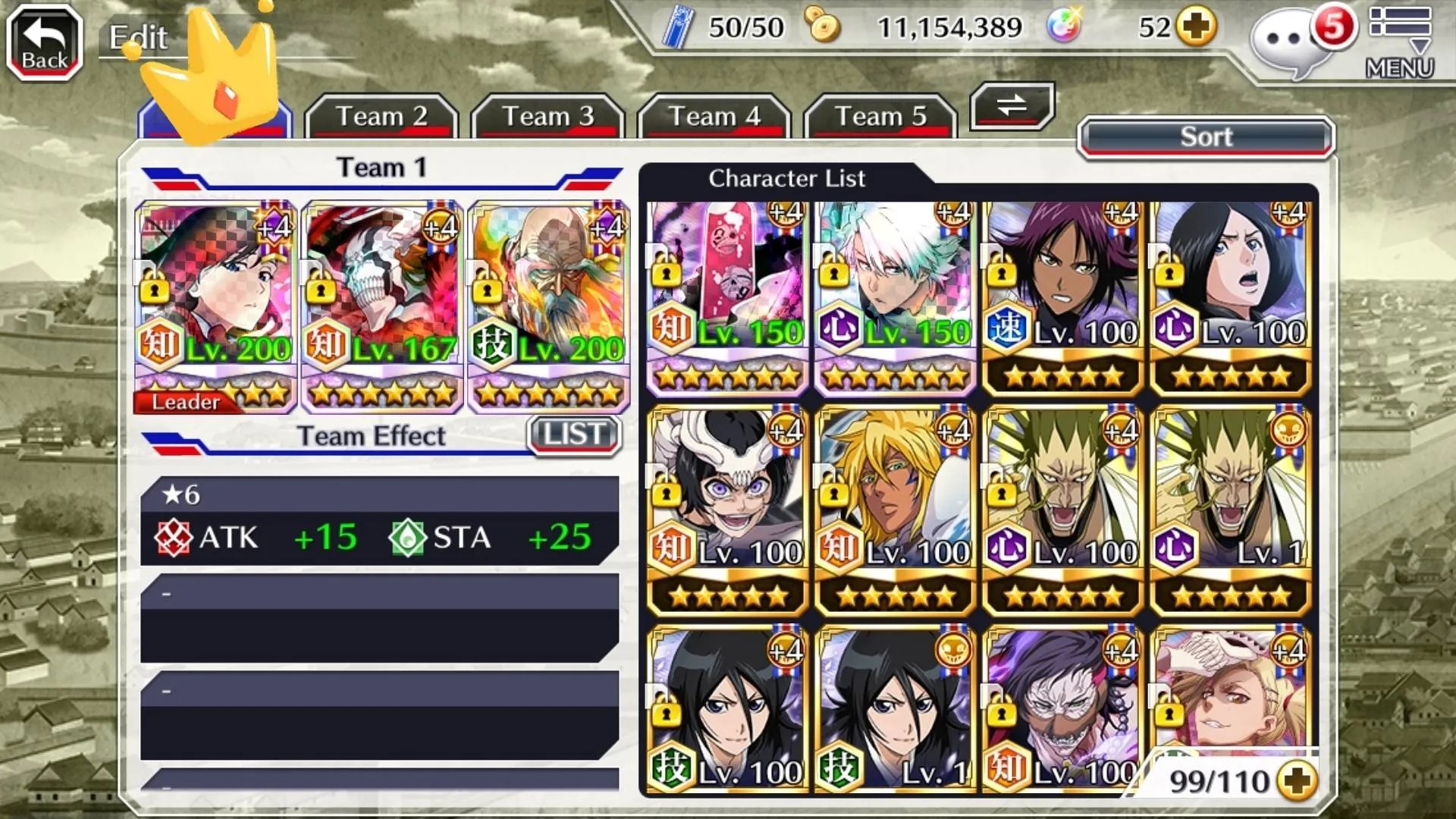This screenshot has width=1456, height=819.
Task: Select the skull-masked girl Lv. 100
Action: click(x=728, y=510)
